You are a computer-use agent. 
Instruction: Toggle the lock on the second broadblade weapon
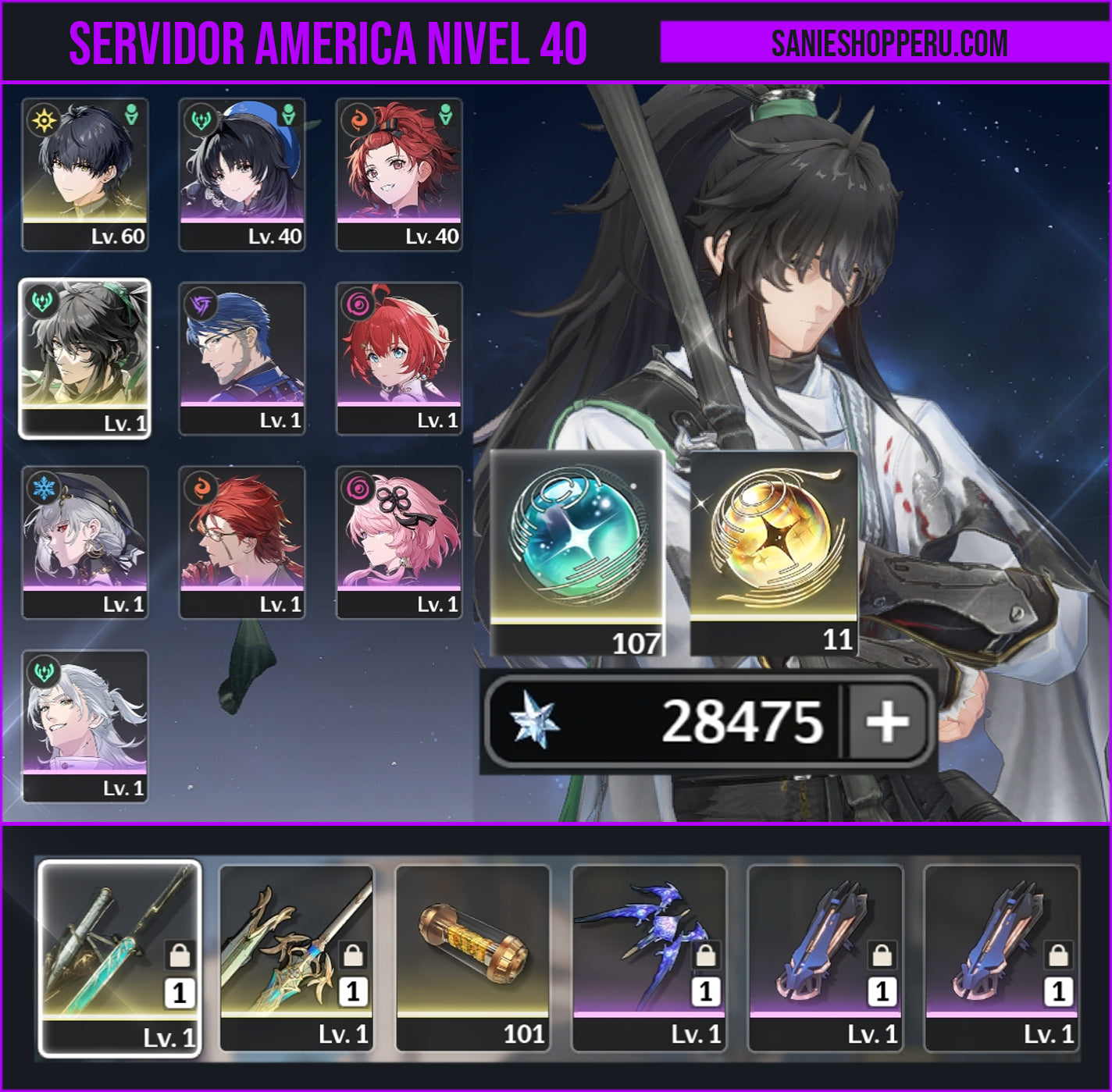click(350, 954)
